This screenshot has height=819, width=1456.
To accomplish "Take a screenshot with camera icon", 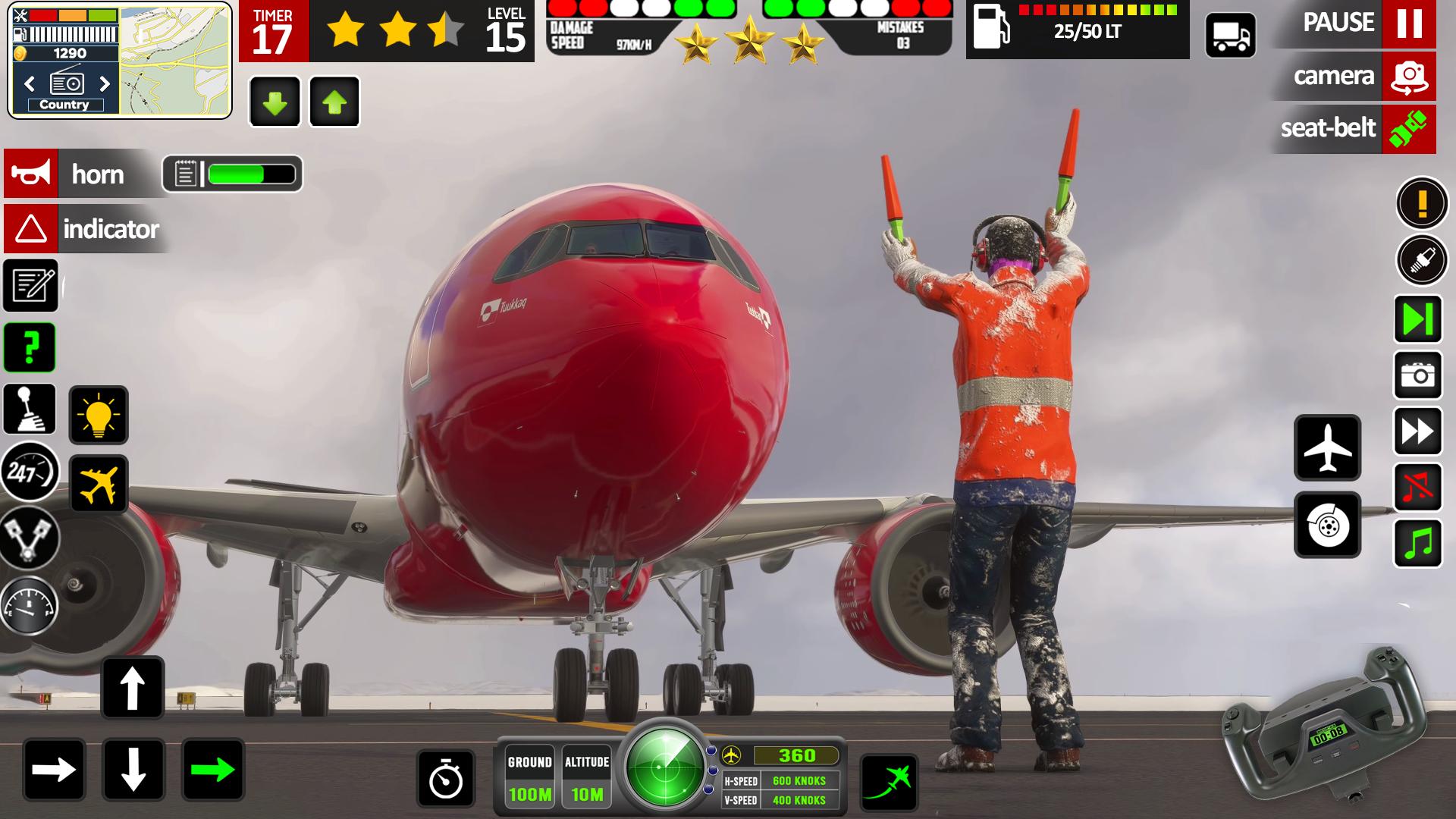I will coord(1417,375).
